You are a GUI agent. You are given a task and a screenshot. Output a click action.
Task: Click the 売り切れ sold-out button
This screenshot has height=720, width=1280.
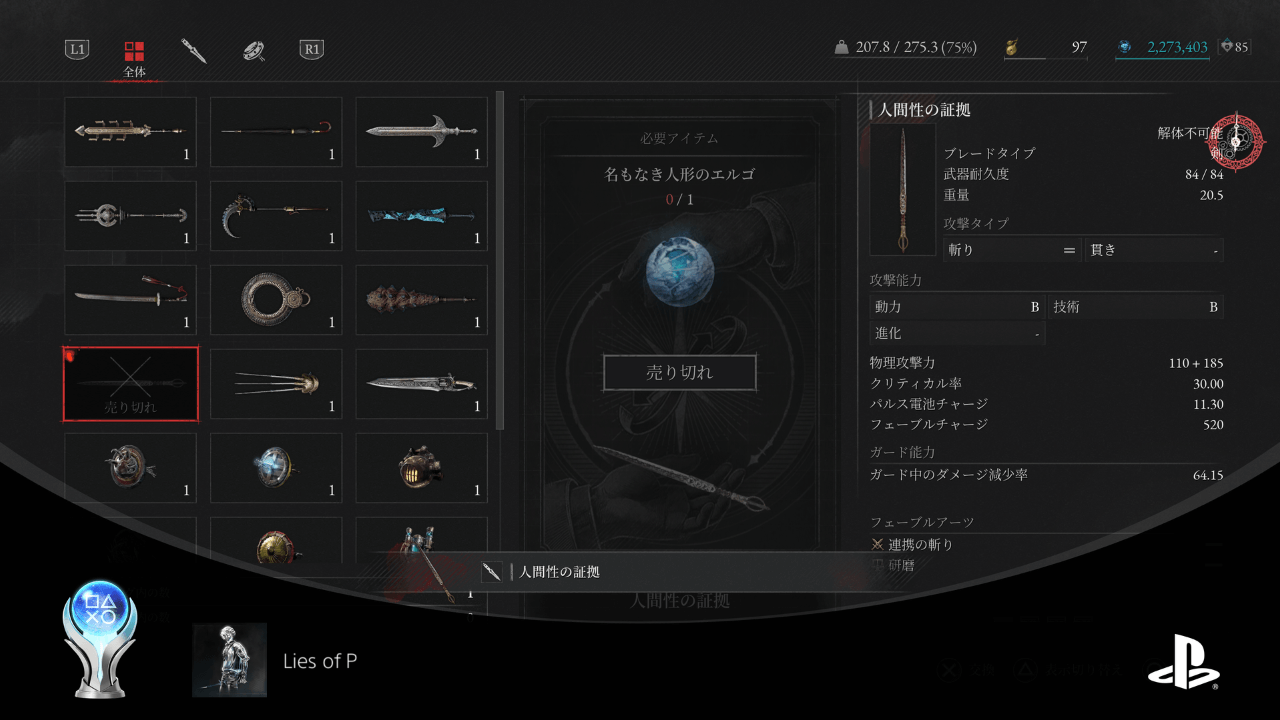[679, 373]
